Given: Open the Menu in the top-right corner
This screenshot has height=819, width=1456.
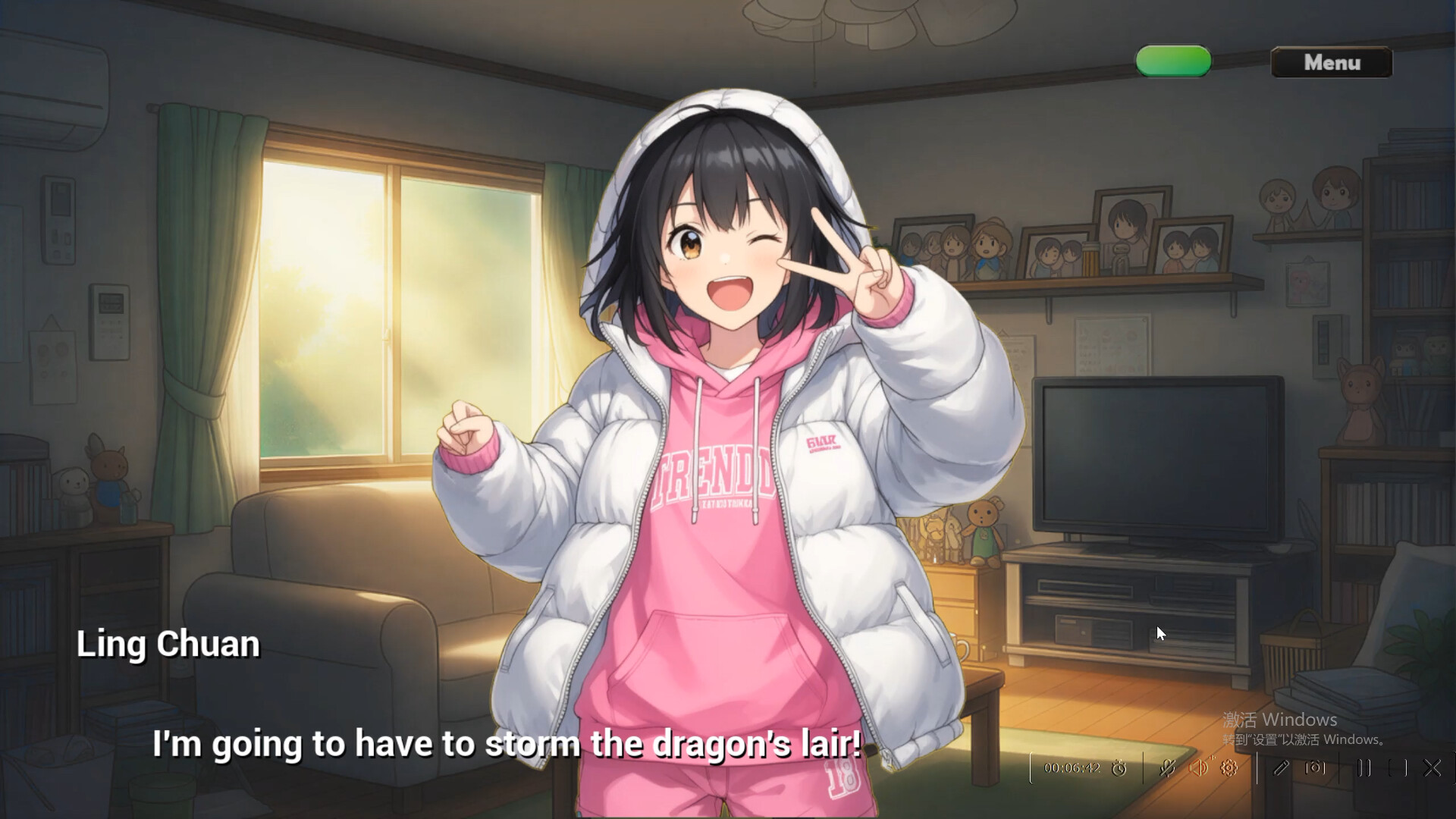Looking at the screenshot, I should (1331, 63).
